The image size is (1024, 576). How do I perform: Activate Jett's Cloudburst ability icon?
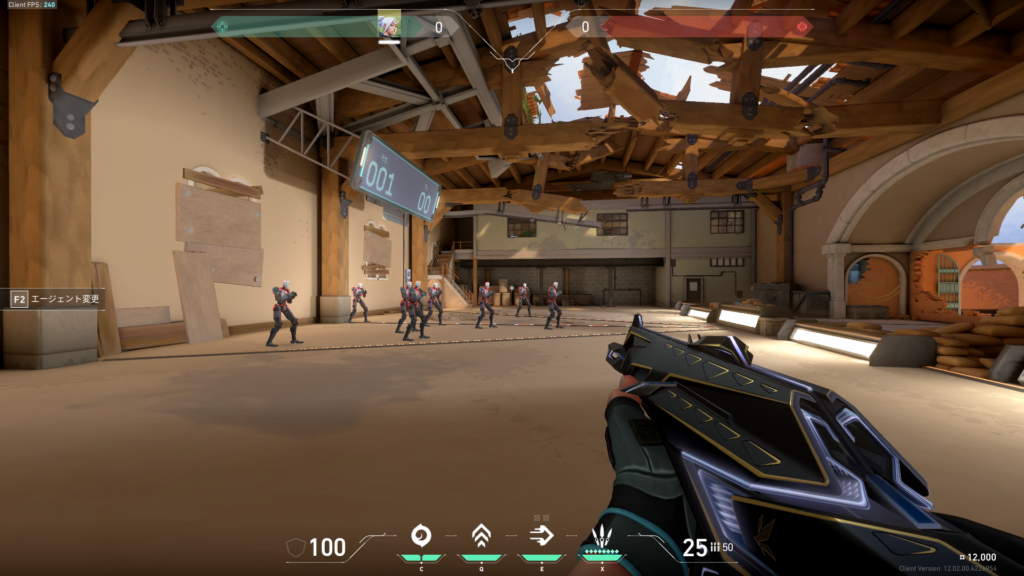pyautogui.click(x=420, y=536)
